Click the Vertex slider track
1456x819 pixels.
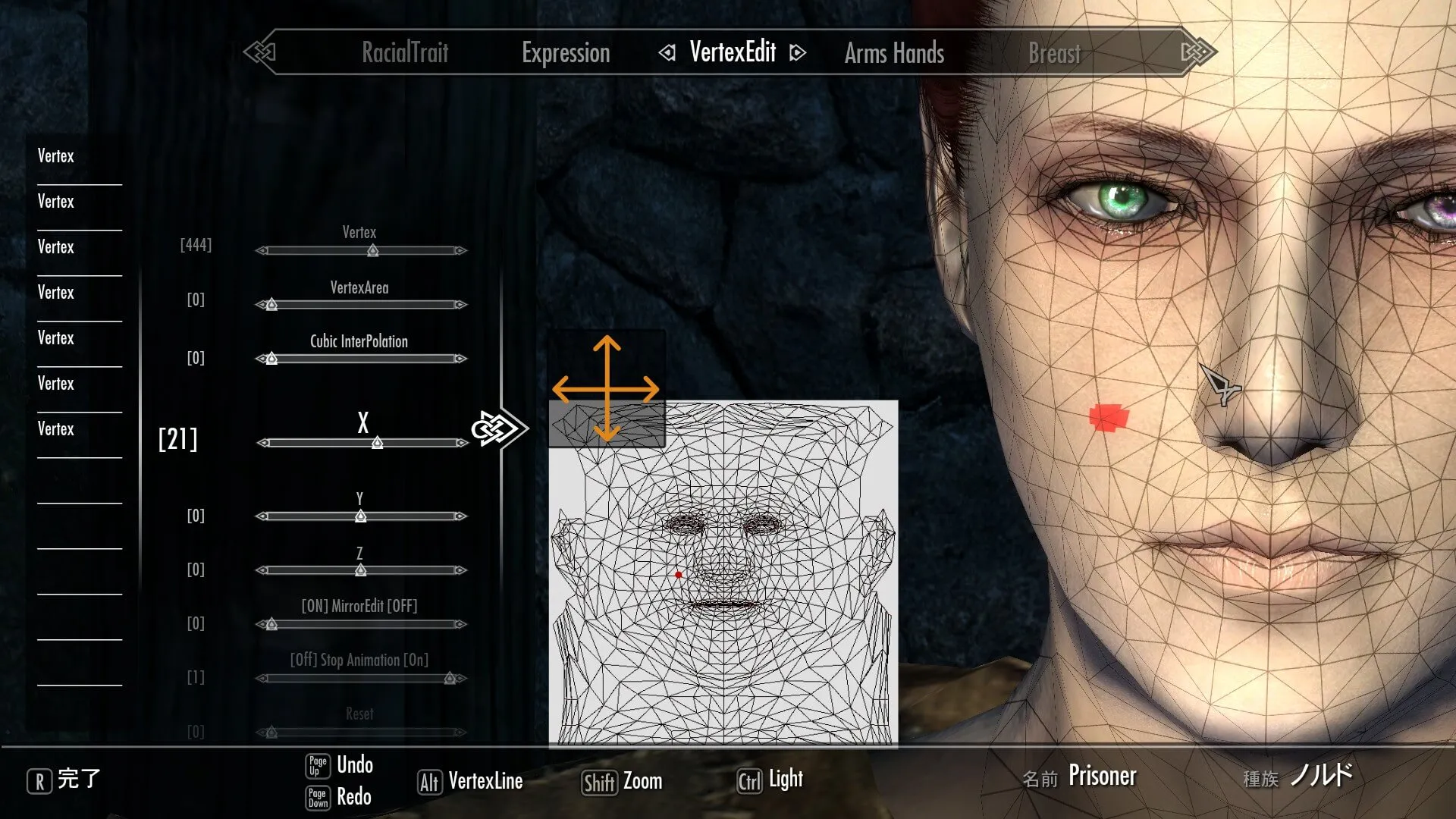361,250
